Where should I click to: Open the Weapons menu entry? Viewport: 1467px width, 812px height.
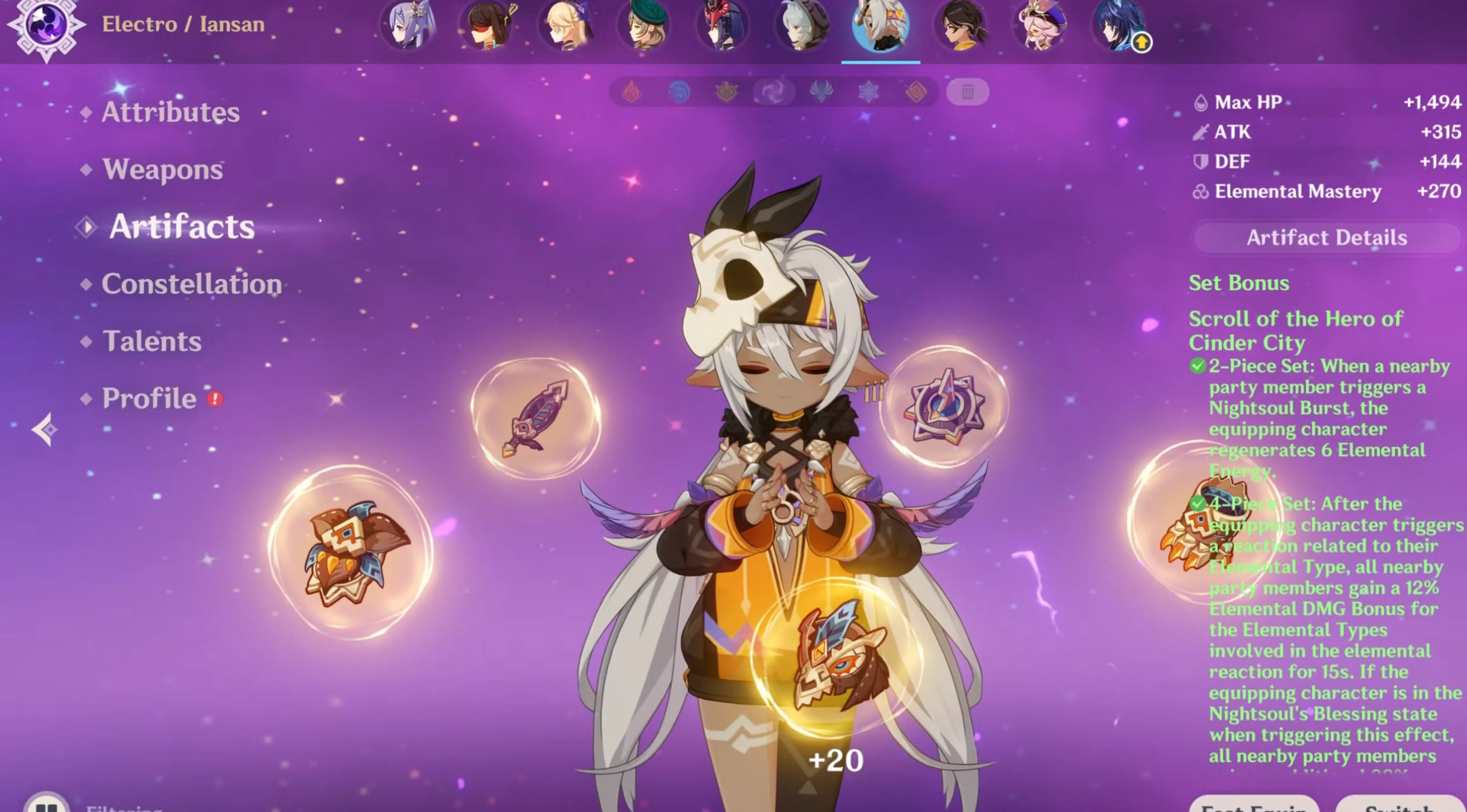[162, 169]
